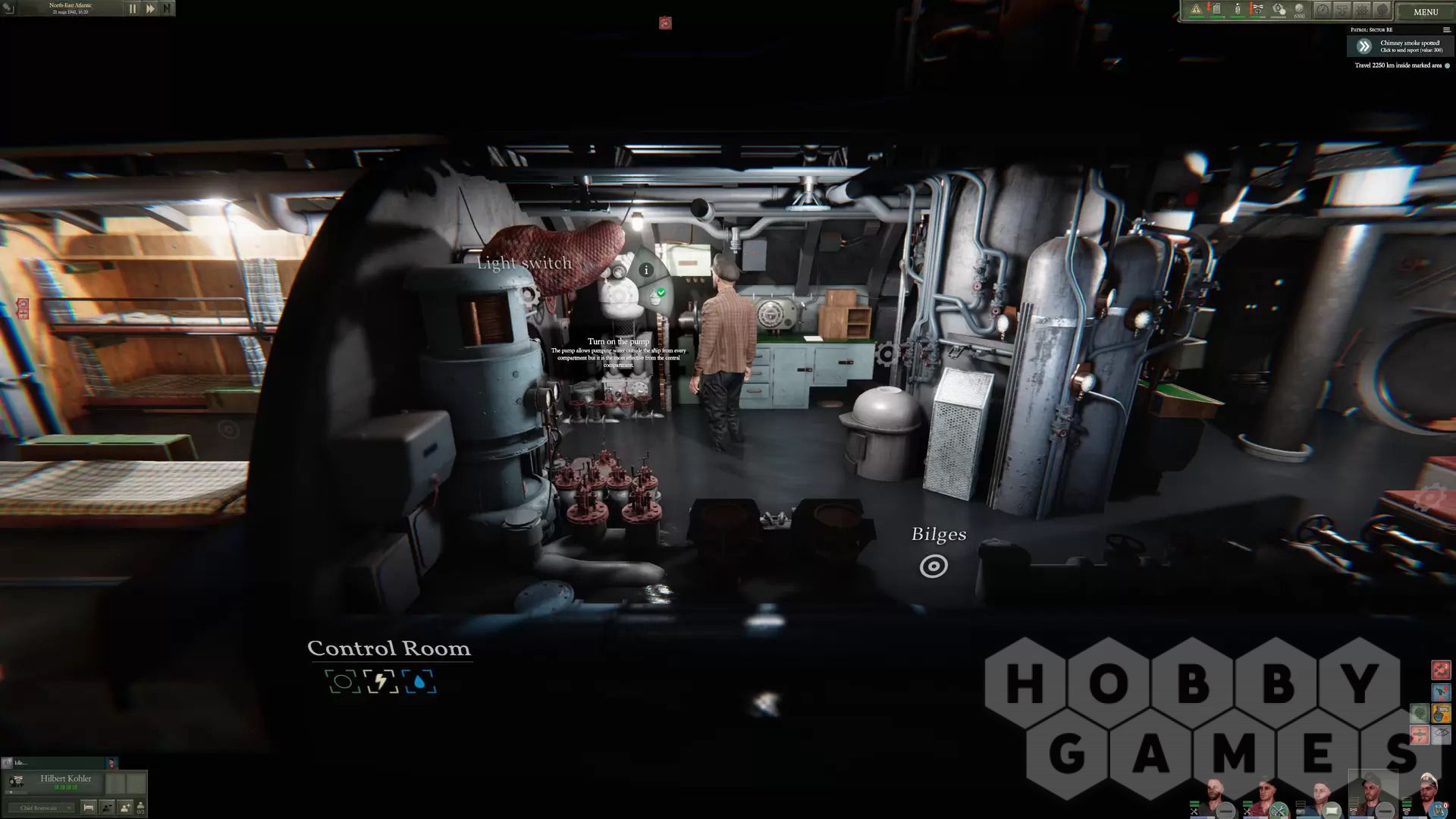The height and width of the screenshot is (819, 1456).
Task: Toggle the Control Room electricity lightning icon
Action: click(380, 682)
